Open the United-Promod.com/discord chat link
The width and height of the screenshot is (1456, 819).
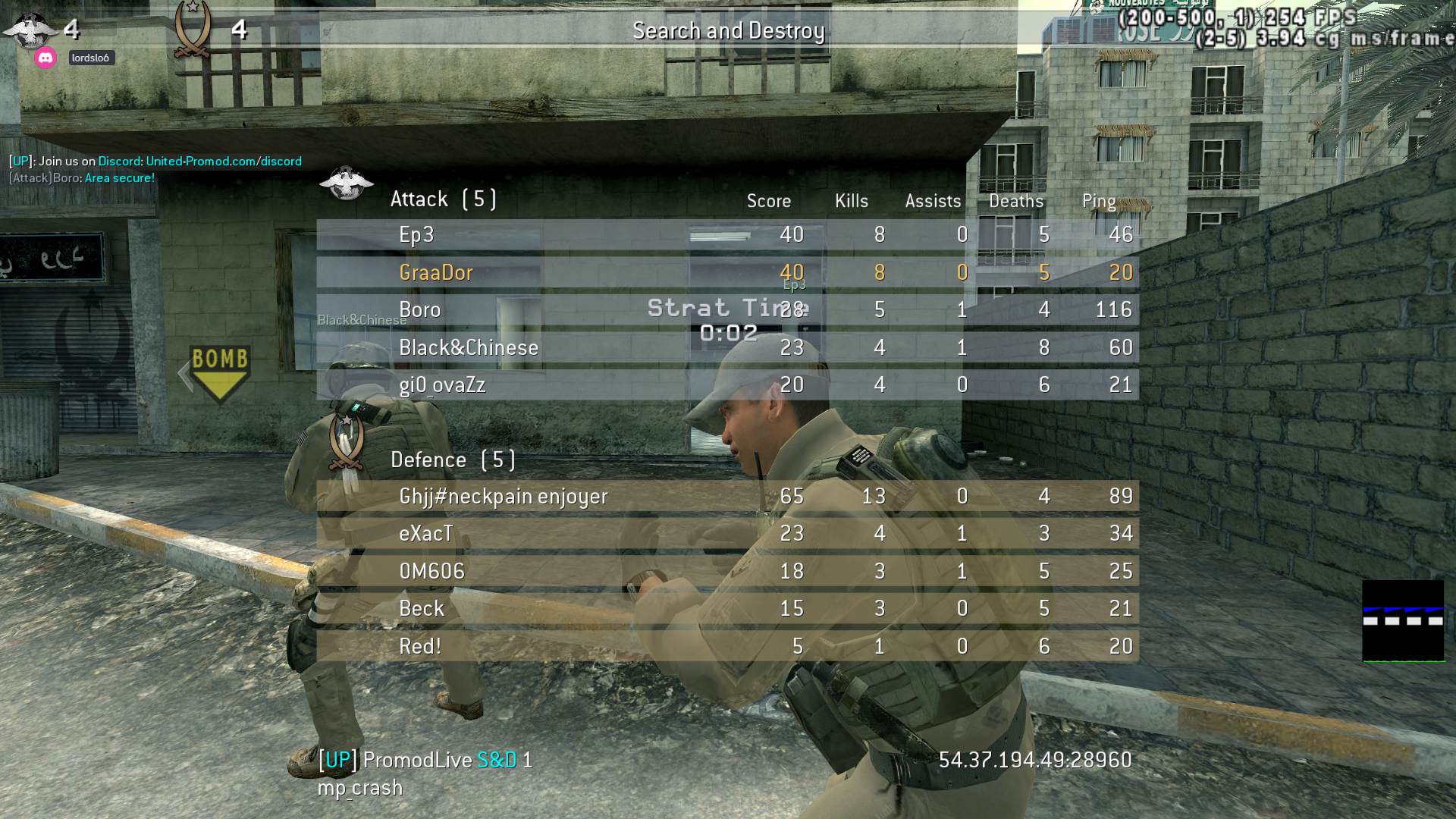point(224,161)
